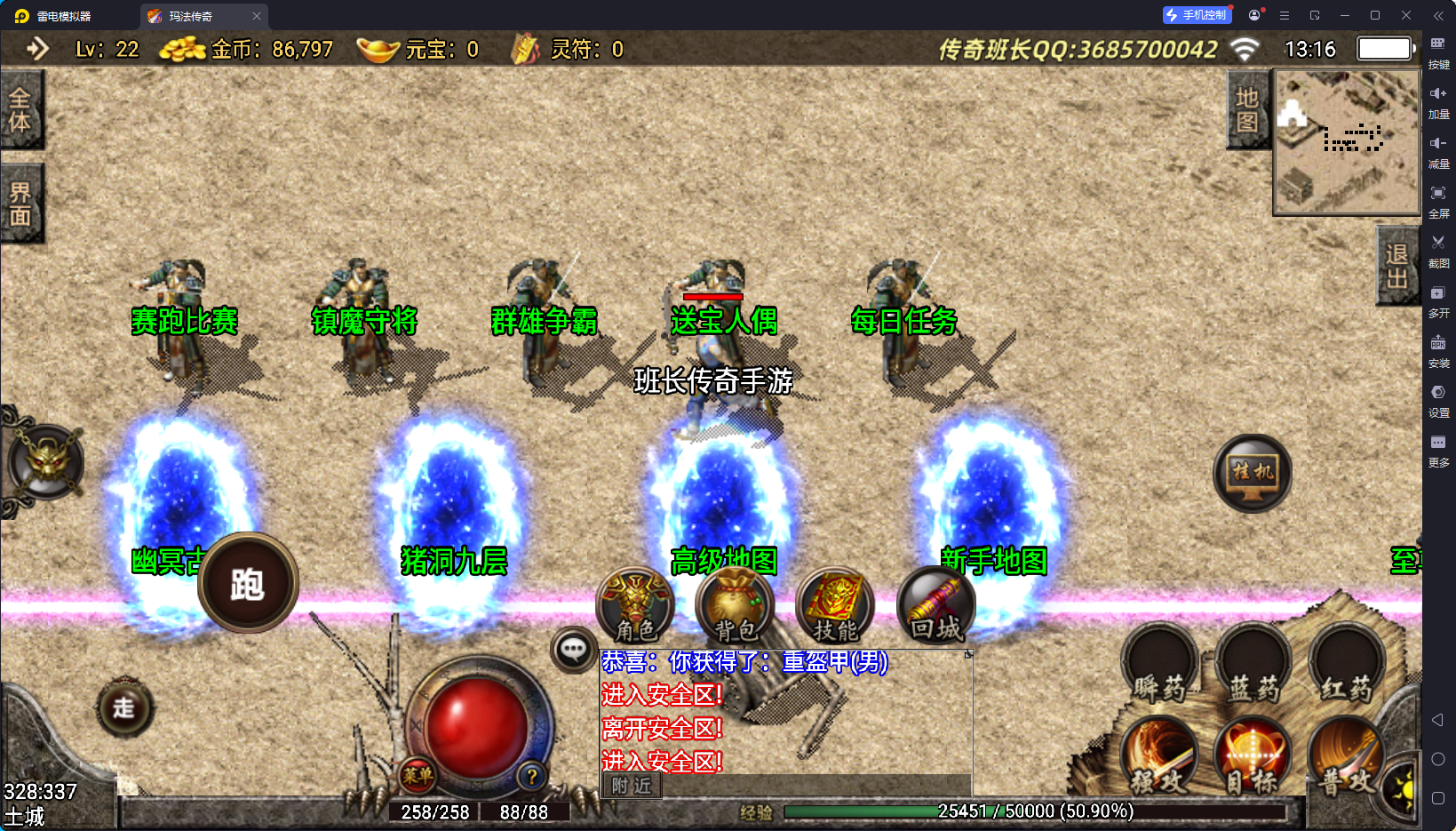This screenshot has height=831, width=1456.
Task: Open the 角色 character sheet
Action: coord(635,606)
